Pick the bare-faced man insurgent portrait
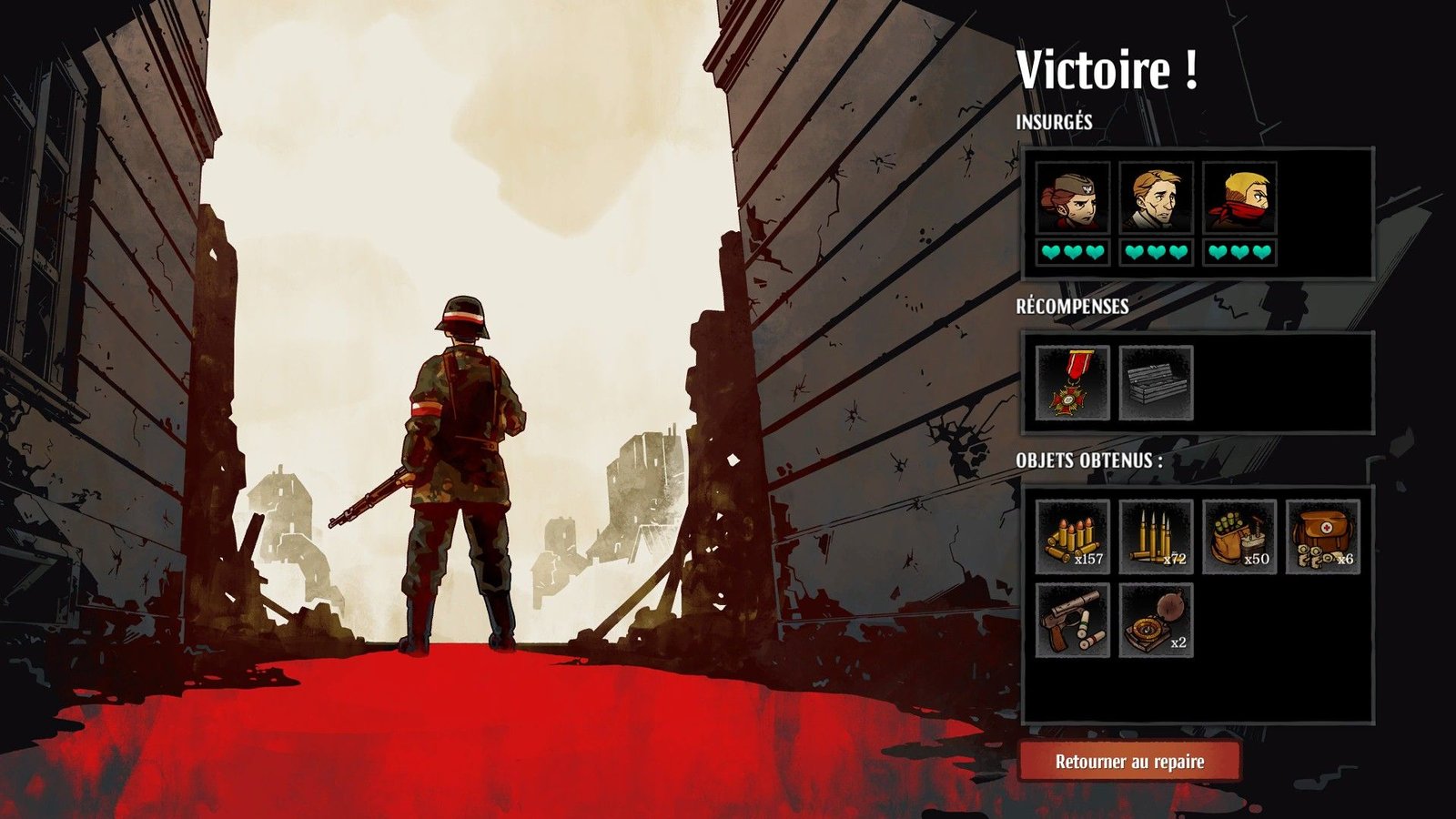1456x819 pixels. [x=1156, y=198]
